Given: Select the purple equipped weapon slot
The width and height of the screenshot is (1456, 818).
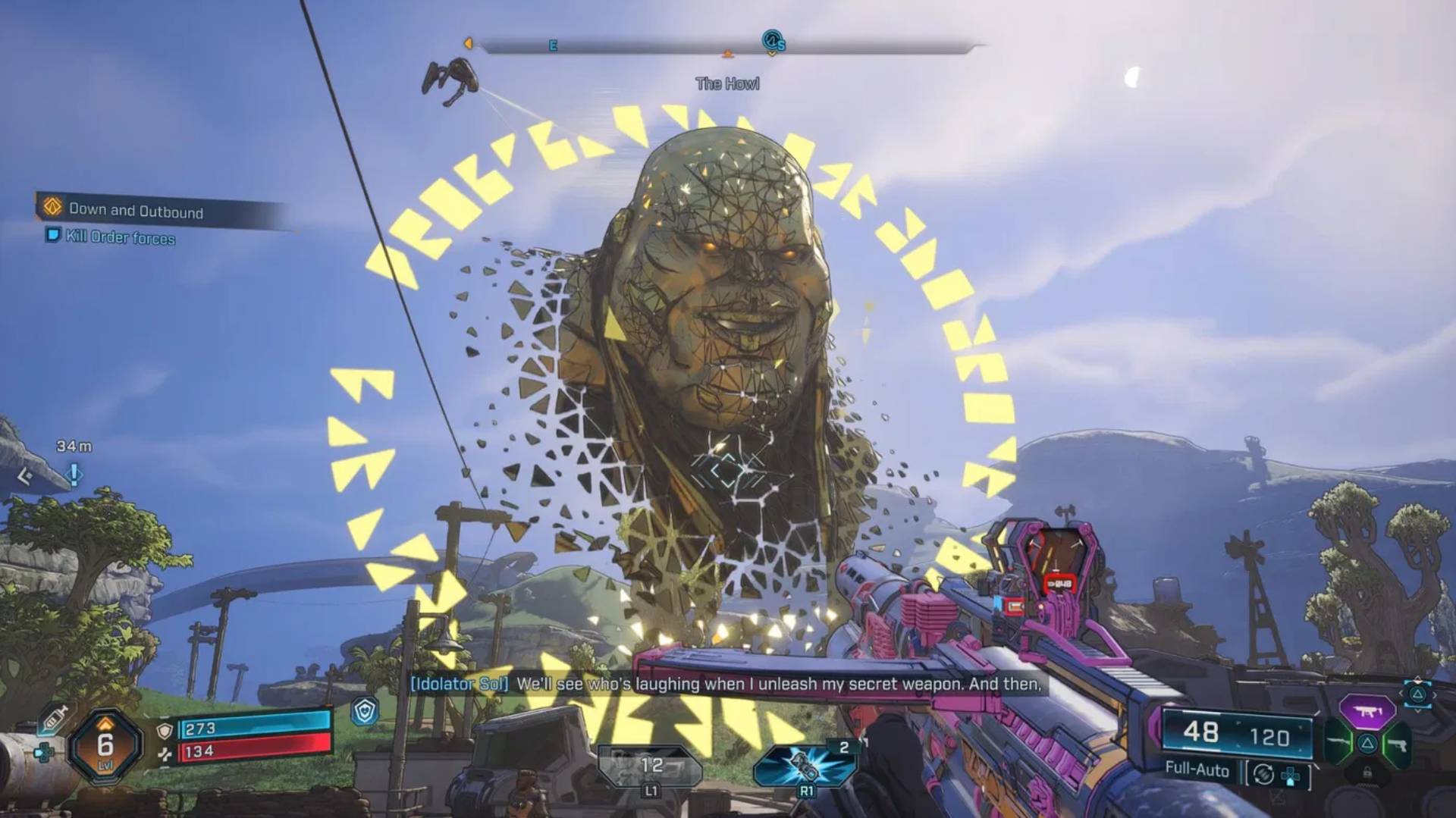Looking at the screenshot, I should pyautogui.click(x=1367, y=711).
